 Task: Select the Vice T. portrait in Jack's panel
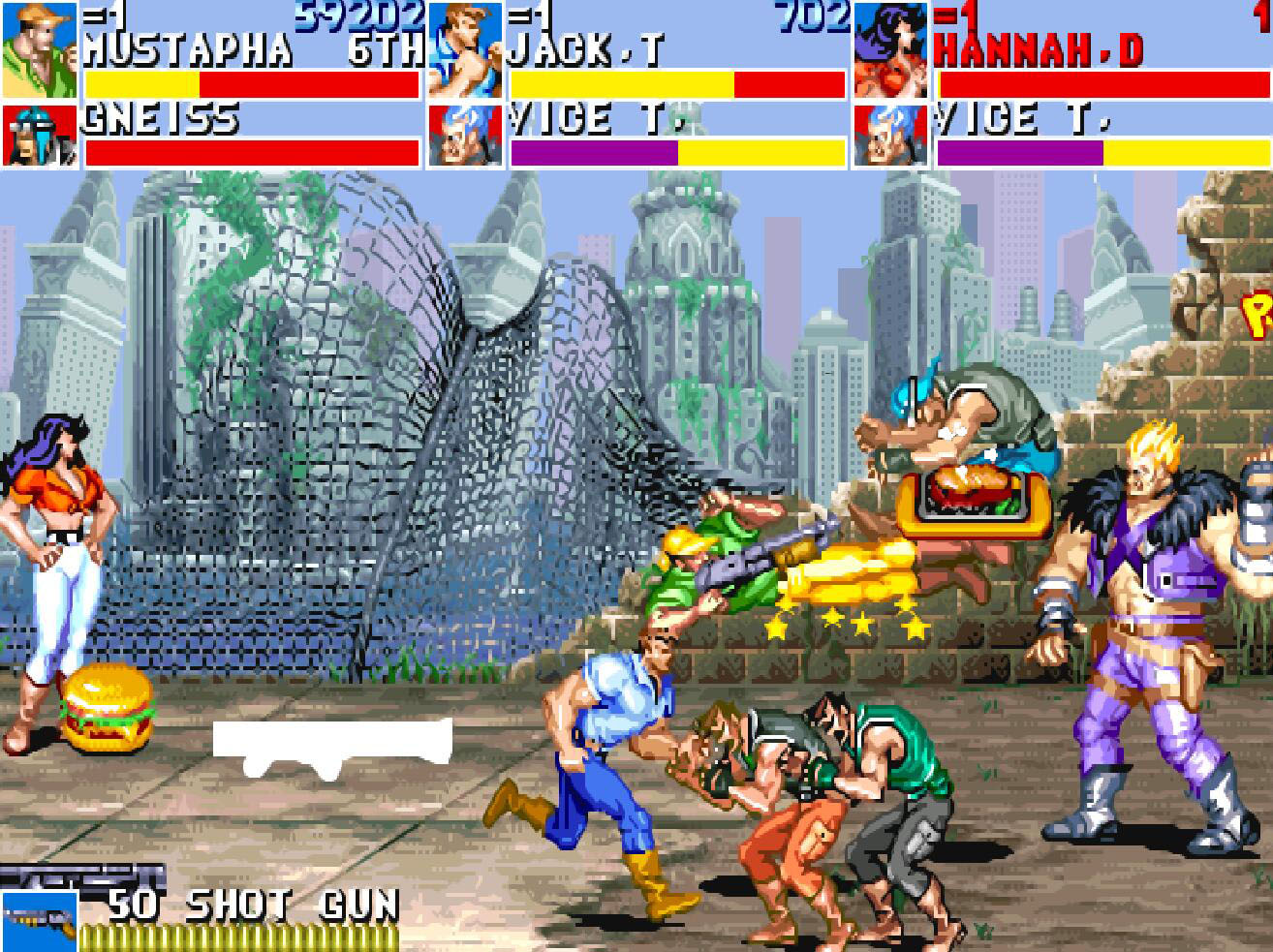(465, 137)
